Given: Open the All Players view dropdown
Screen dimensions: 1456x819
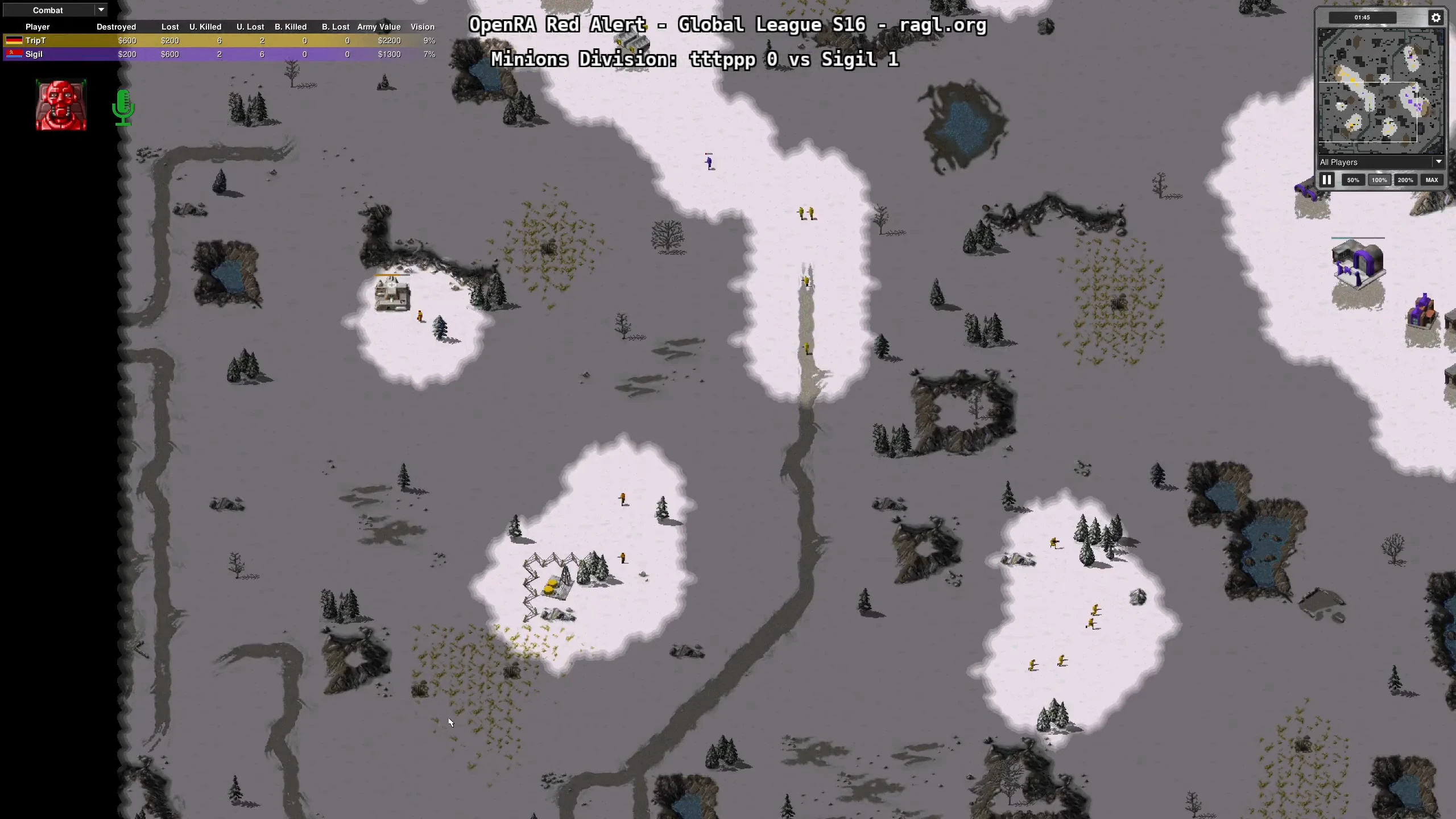Looking at the screenshot, I should pos(1380,162).
